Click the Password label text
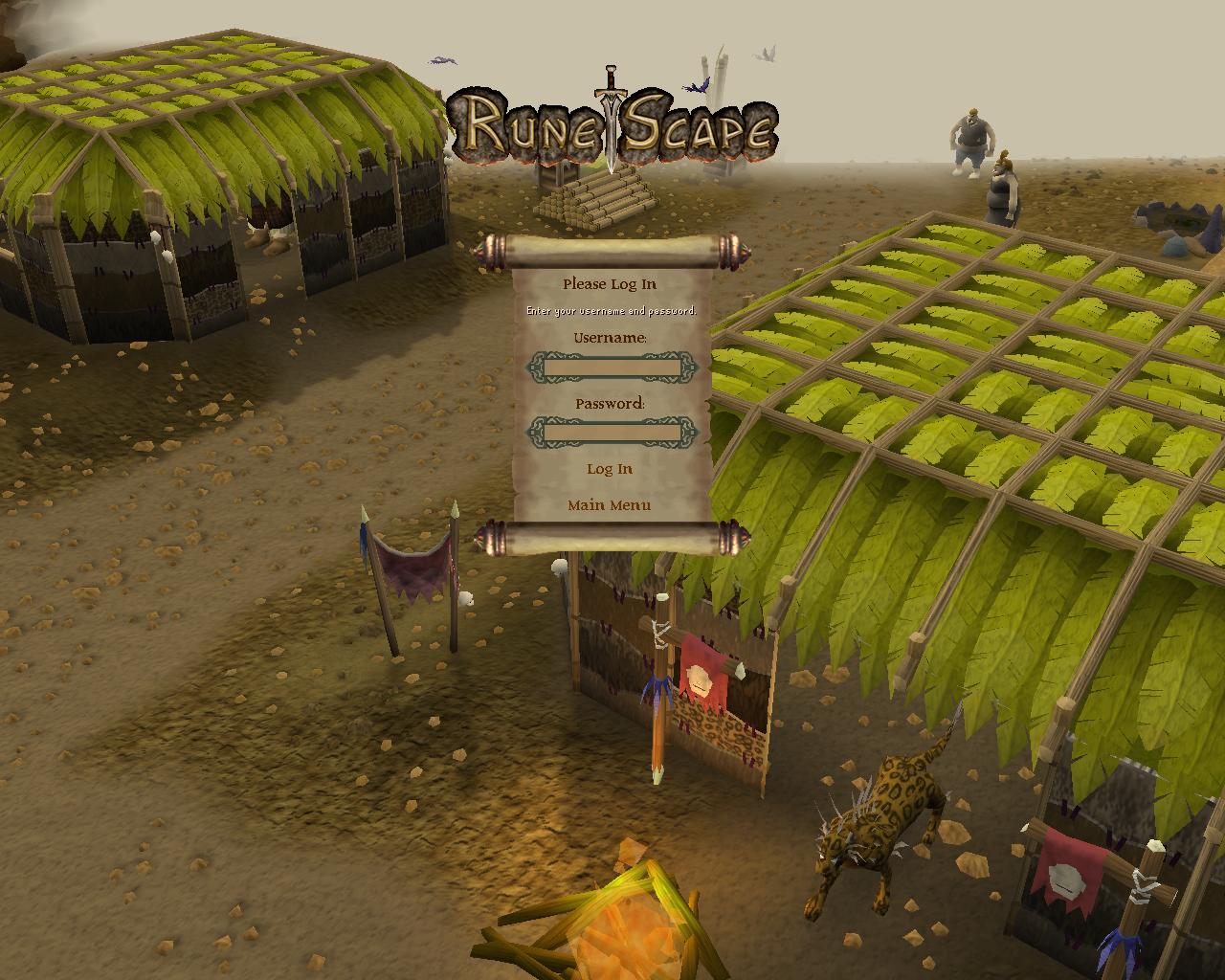Viewport: 1225px width, 980px height. [x=611, y=404]
